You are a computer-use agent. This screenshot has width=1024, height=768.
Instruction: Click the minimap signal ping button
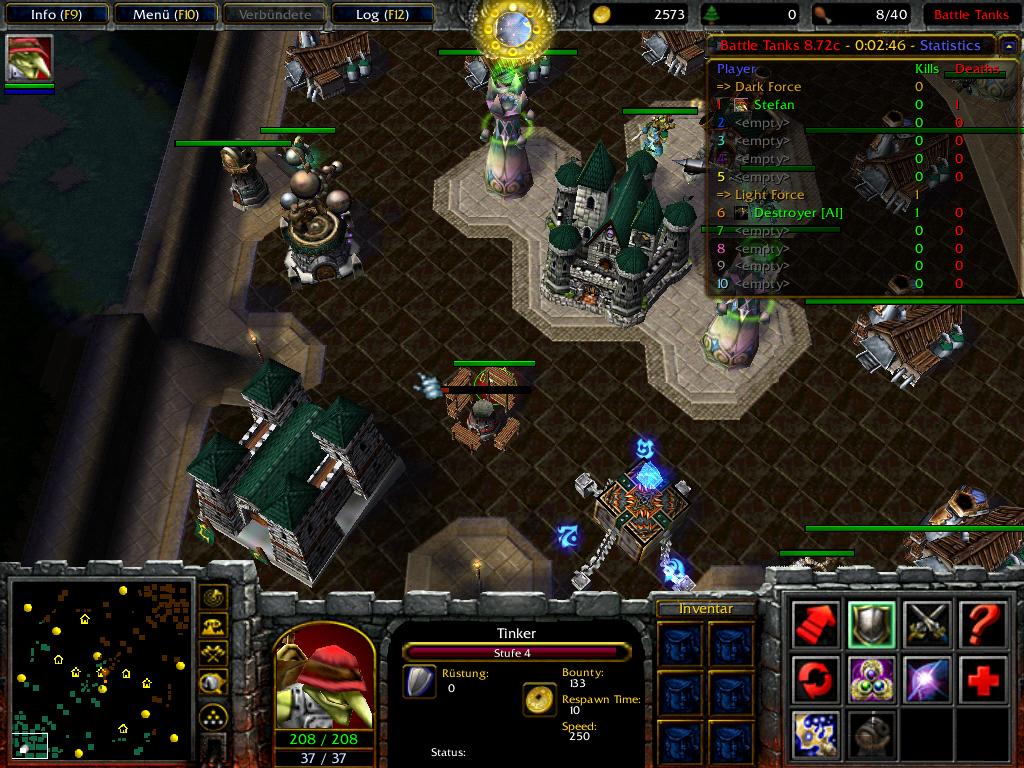pyautogui.click(x=213, y=598)
